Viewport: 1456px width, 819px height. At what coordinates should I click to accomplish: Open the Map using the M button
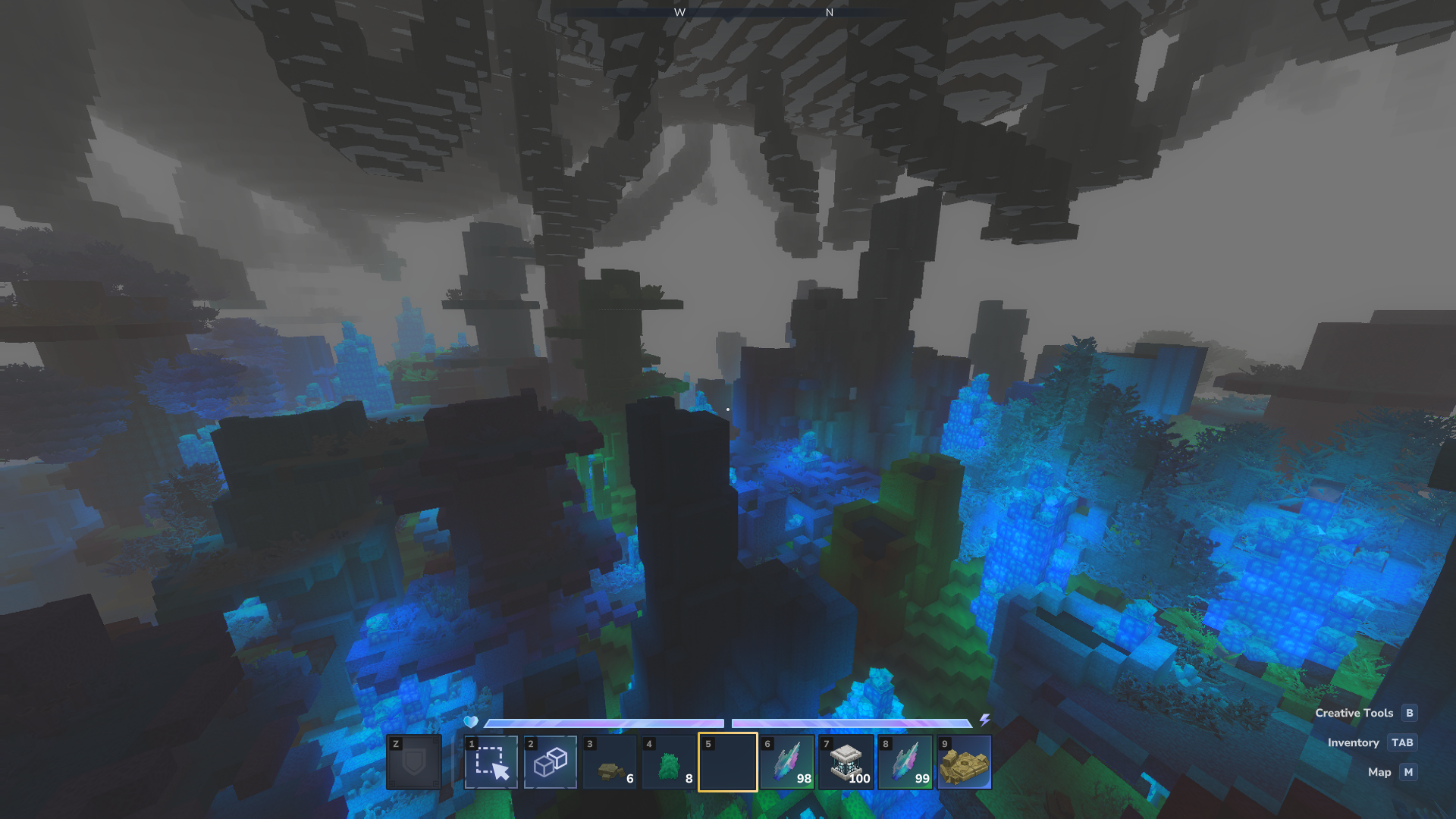click(1407, 772)
